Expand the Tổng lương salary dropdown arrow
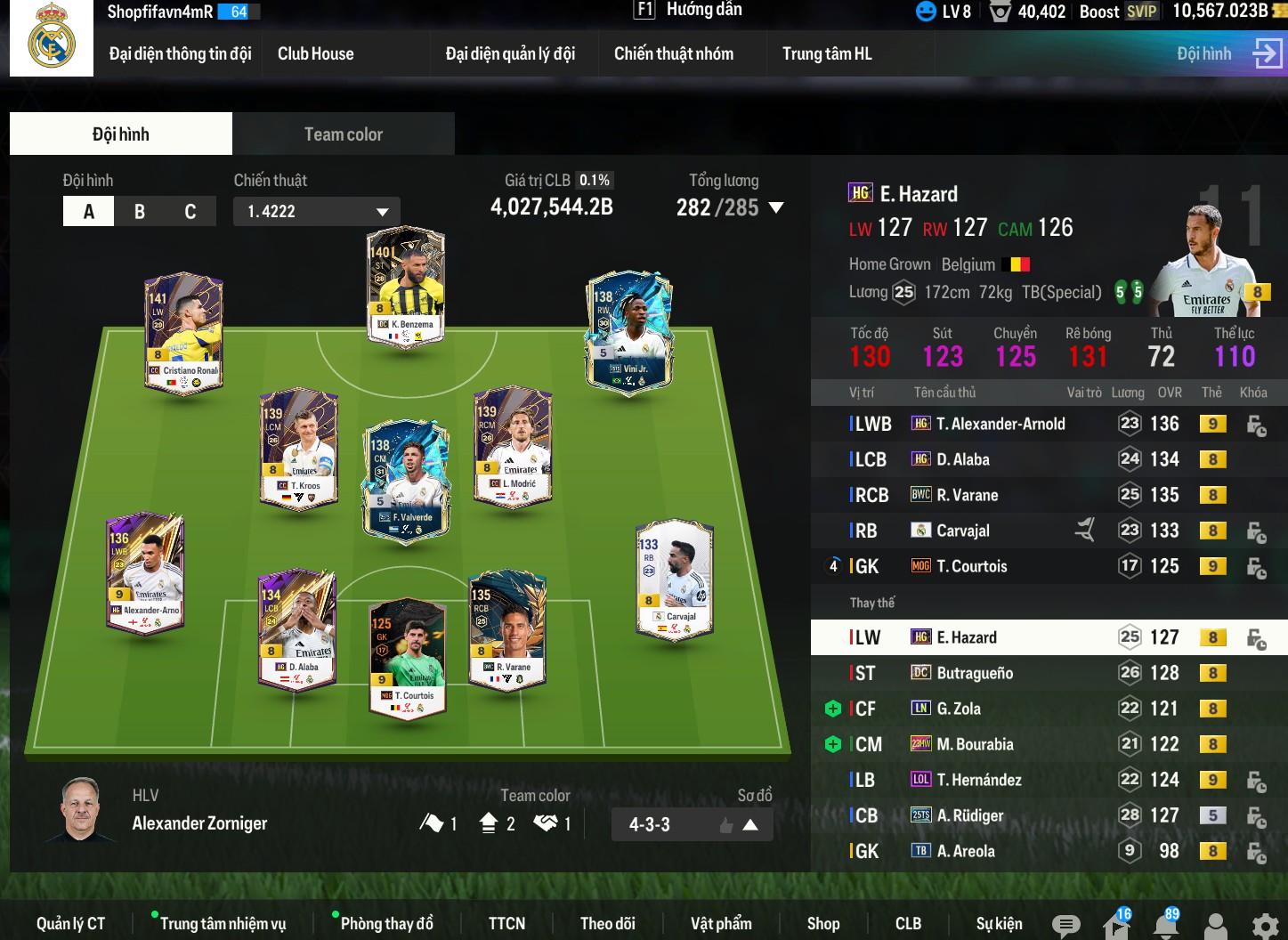 click(776, 208)
